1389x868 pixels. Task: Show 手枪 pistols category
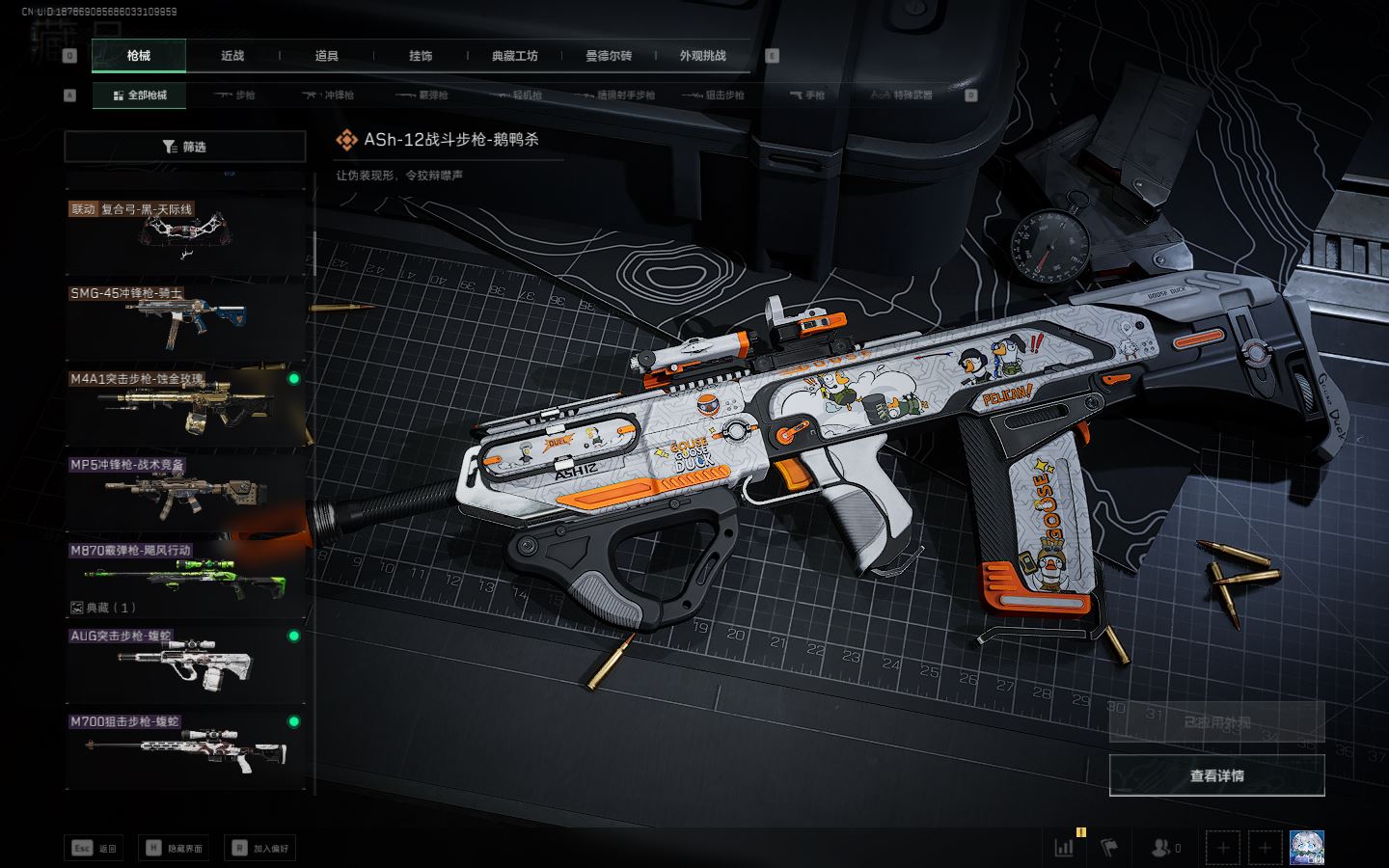[806, 95]
